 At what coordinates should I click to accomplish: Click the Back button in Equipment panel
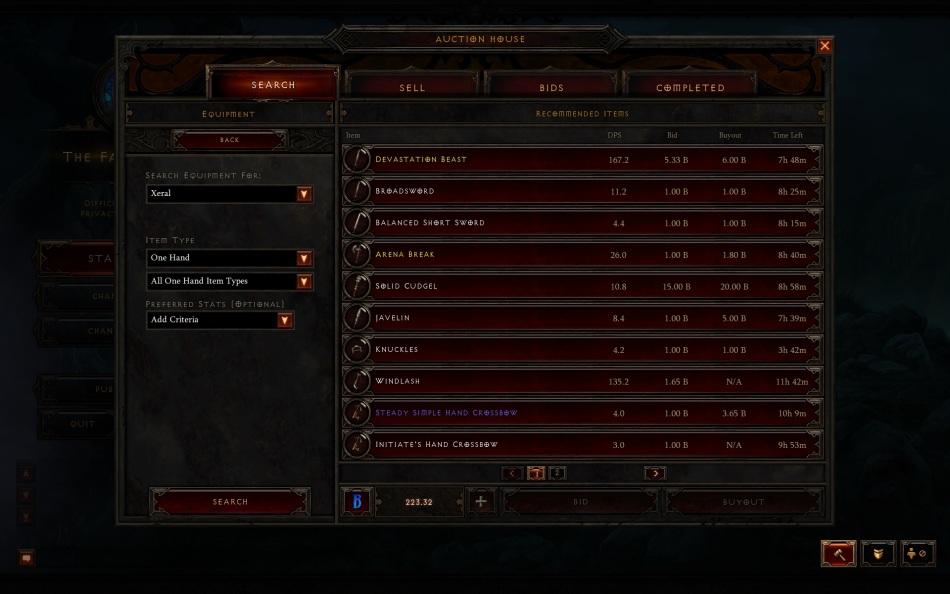point(230,140)
